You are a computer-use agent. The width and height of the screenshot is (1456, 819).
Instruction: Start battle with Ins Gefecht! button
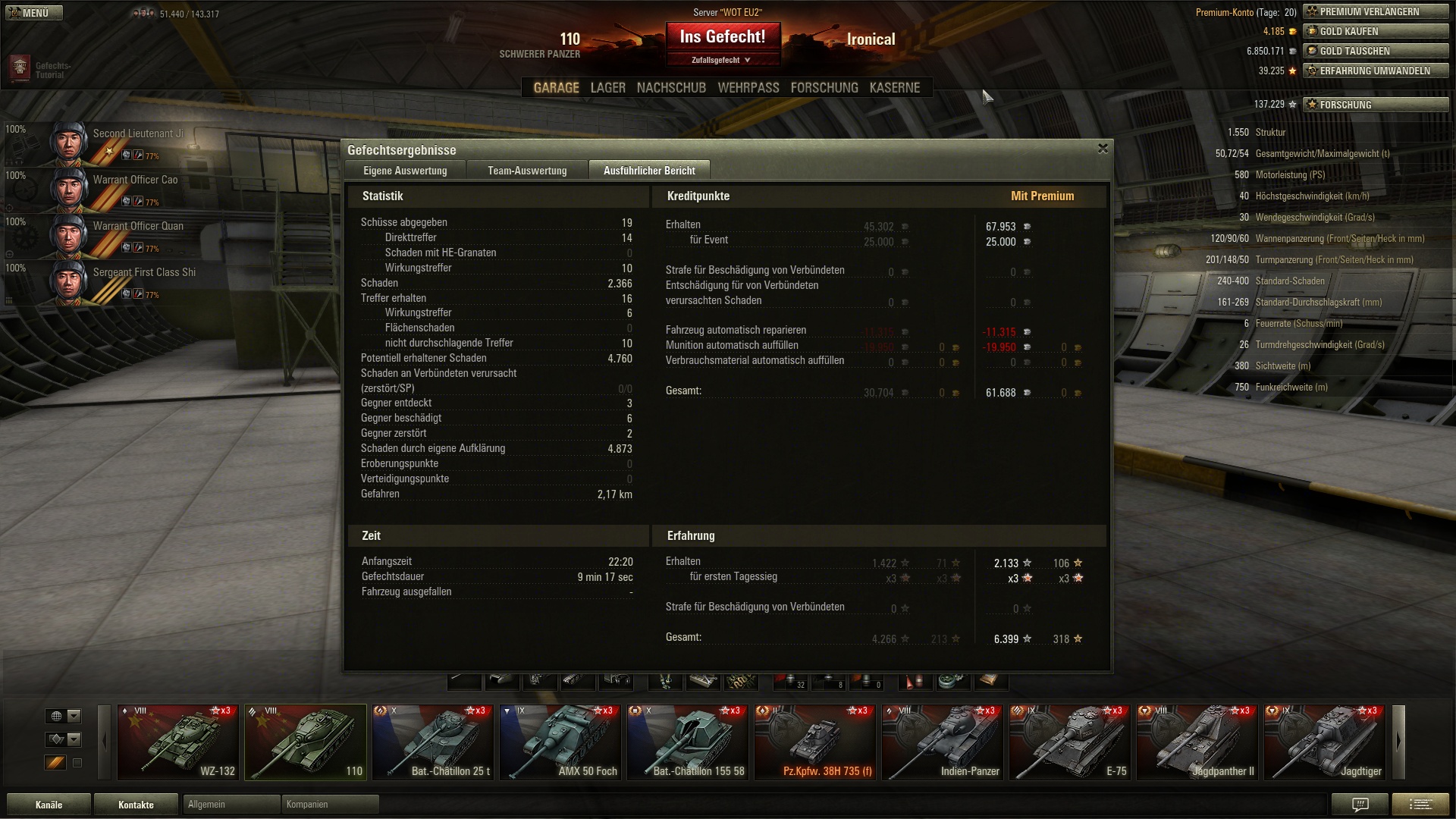point(722,37)
